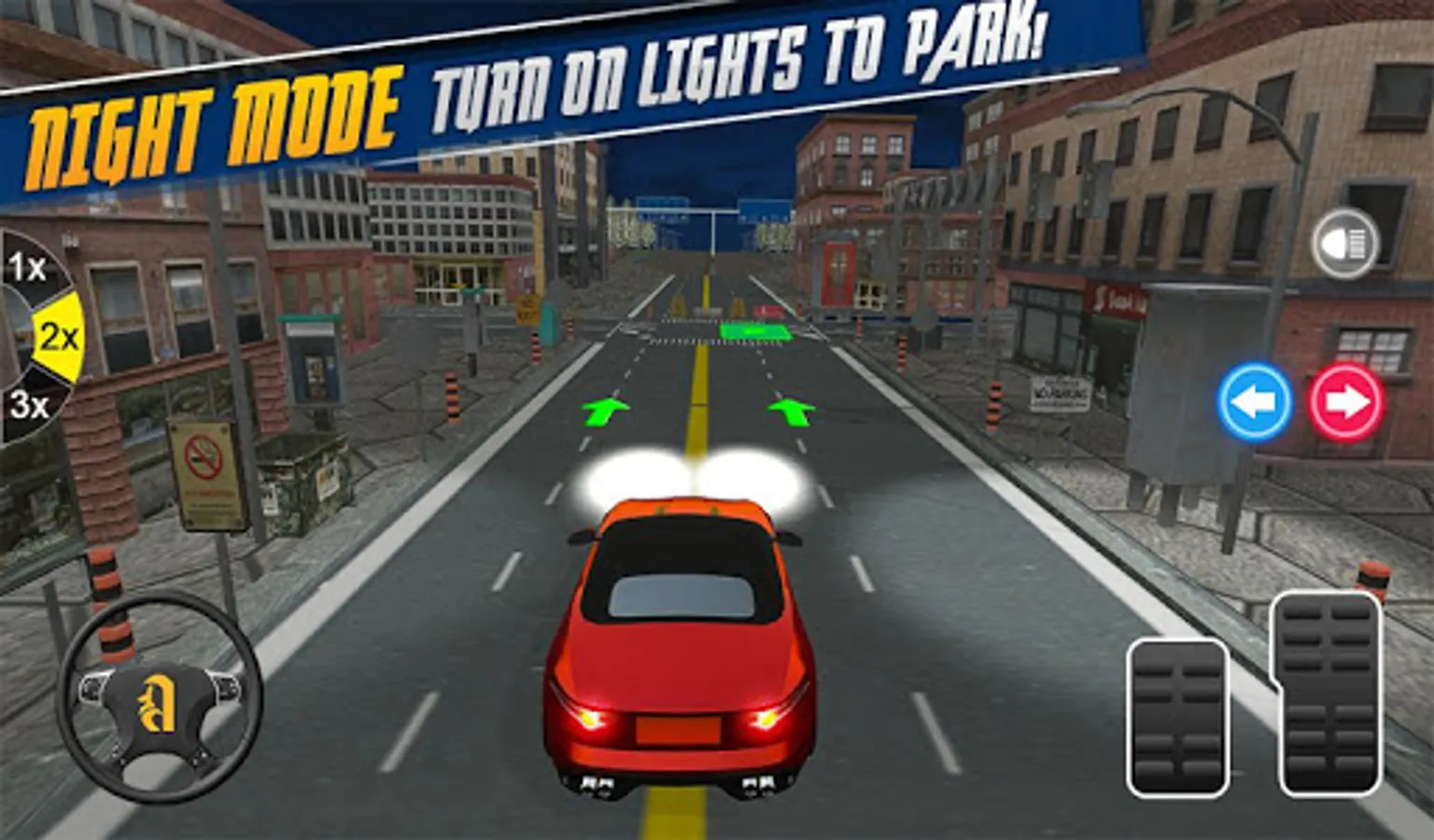Activate the blue left arrow control
Screen dimensions: 1434x840
(x=1253, y=399)
